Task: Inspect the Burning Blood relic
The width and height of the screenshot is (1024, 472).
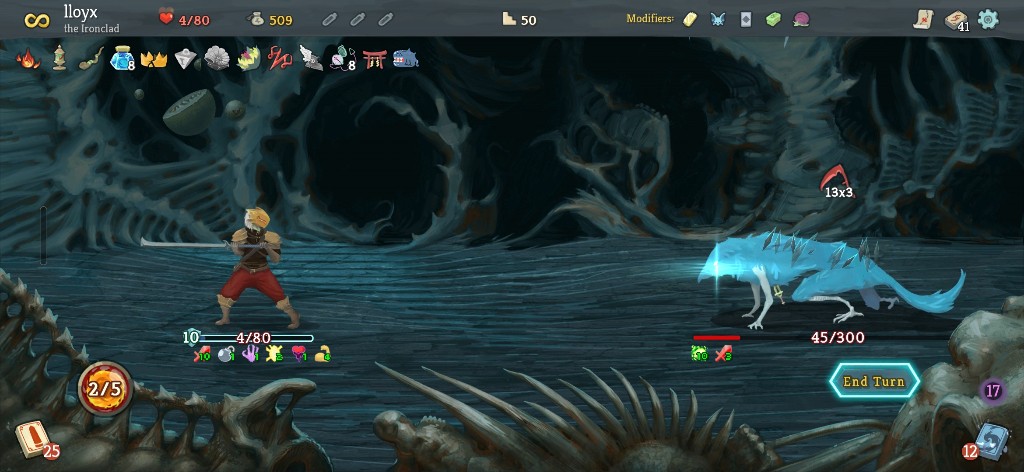Action: click(28, 59)
